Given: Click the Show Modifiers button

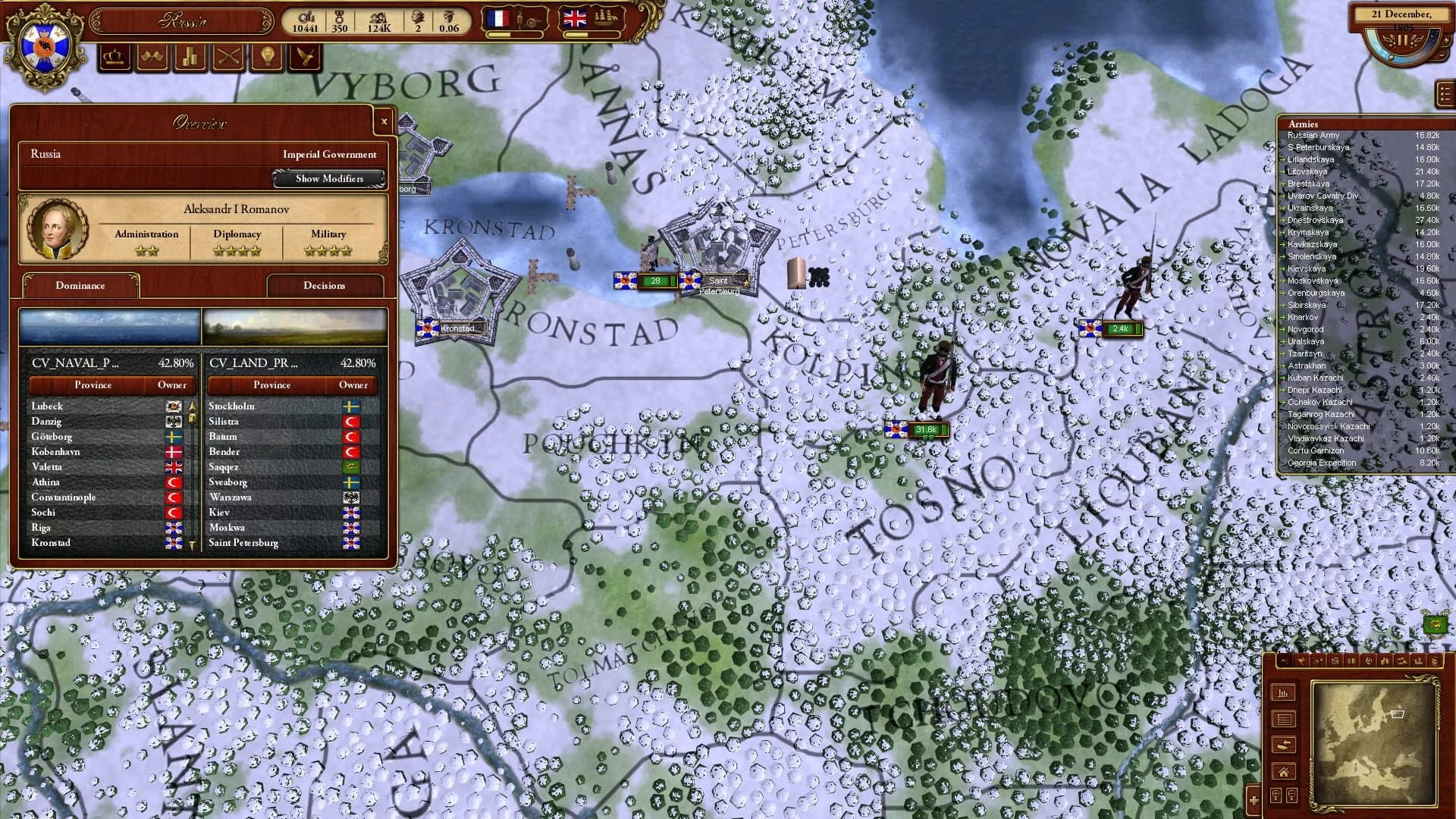Looking at the screenshot, I should coord(329,179).
